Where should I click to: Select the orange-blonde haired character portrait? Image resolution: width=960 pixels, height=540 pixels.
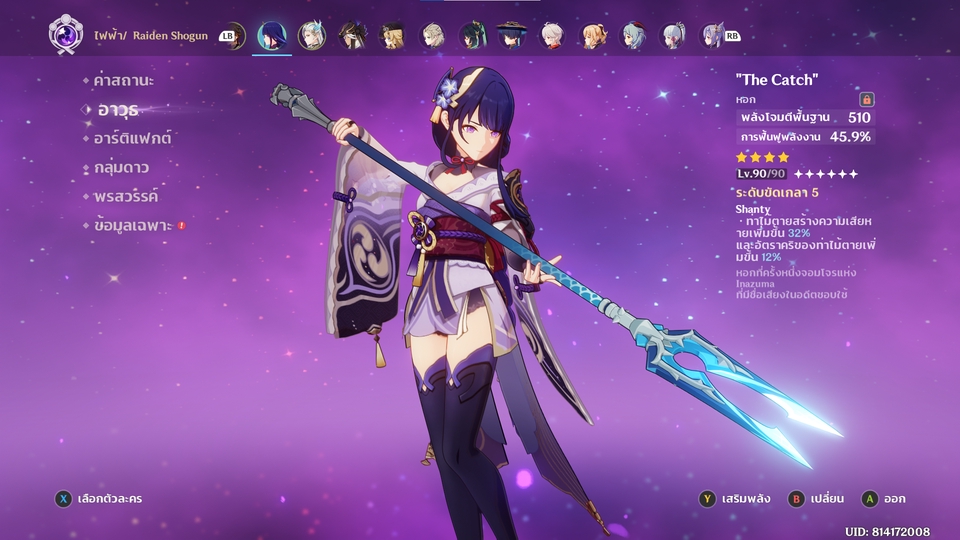(592, 36)
